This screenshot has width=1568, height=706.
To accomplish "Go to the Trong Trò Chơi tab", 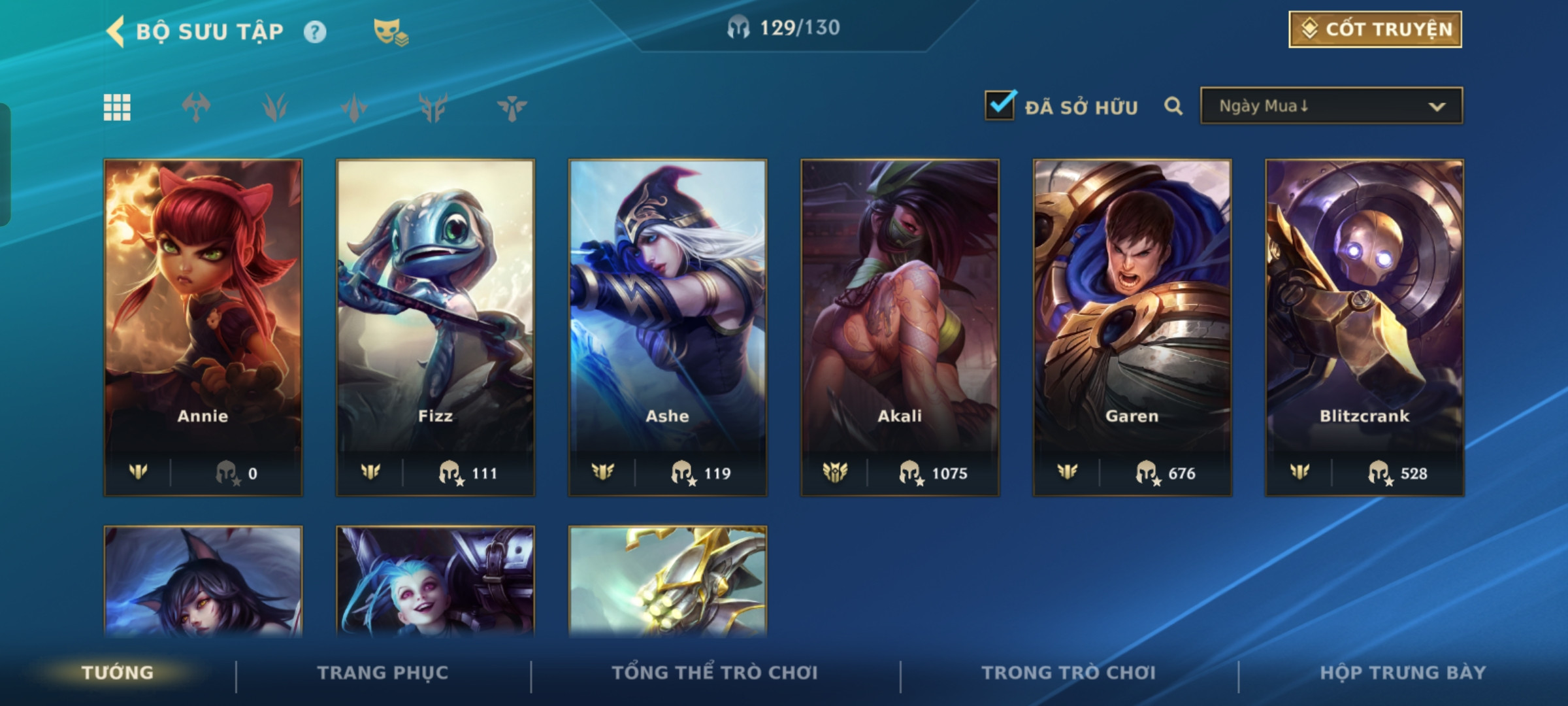I will (1069, 673).
